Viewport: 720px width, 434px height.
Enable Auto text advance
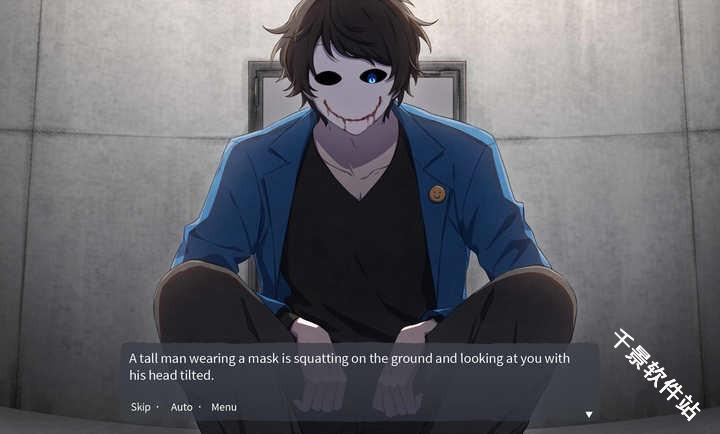(181, 407)
